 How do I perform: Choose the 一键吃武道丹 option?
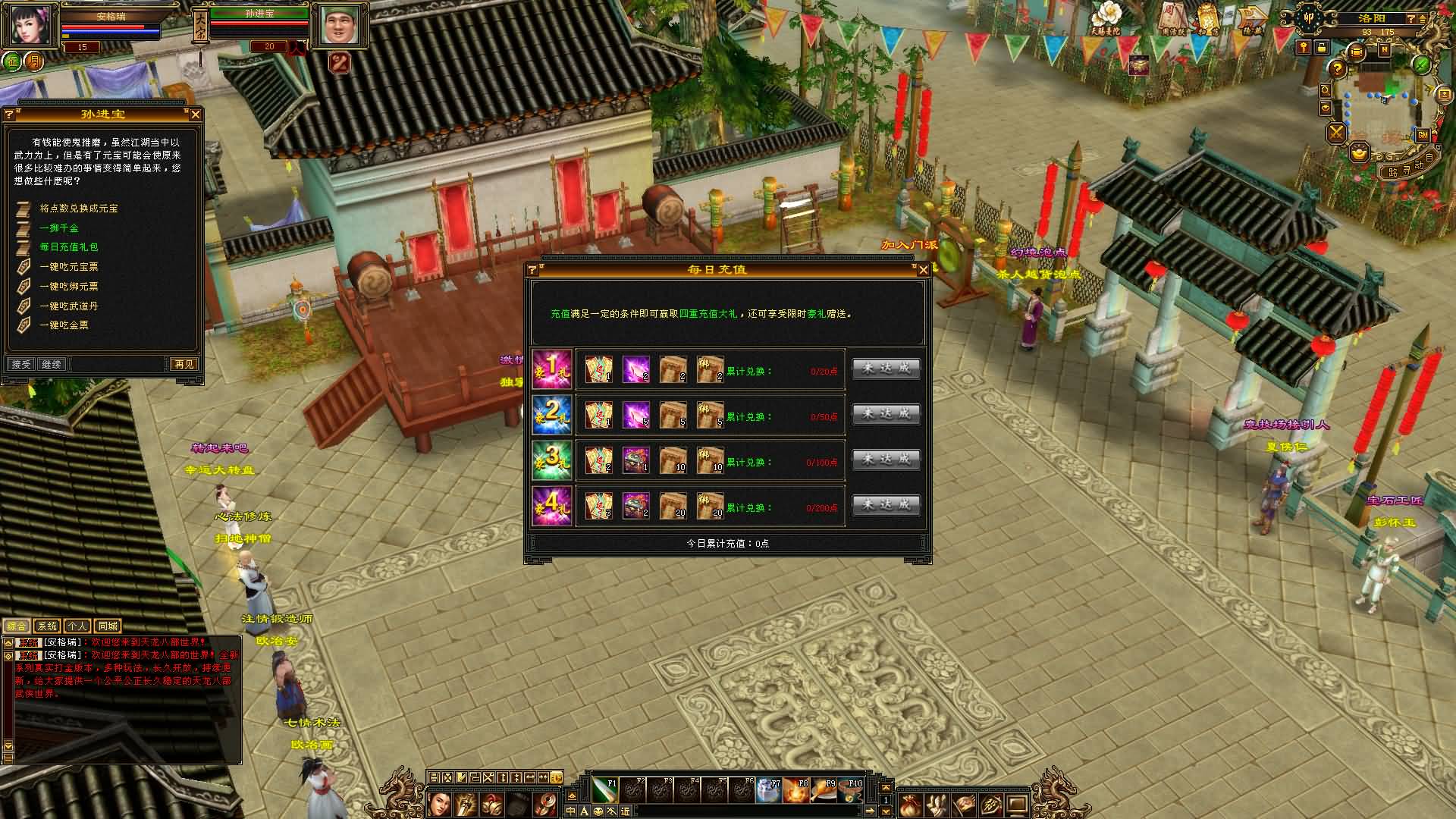tap(69, 306)
